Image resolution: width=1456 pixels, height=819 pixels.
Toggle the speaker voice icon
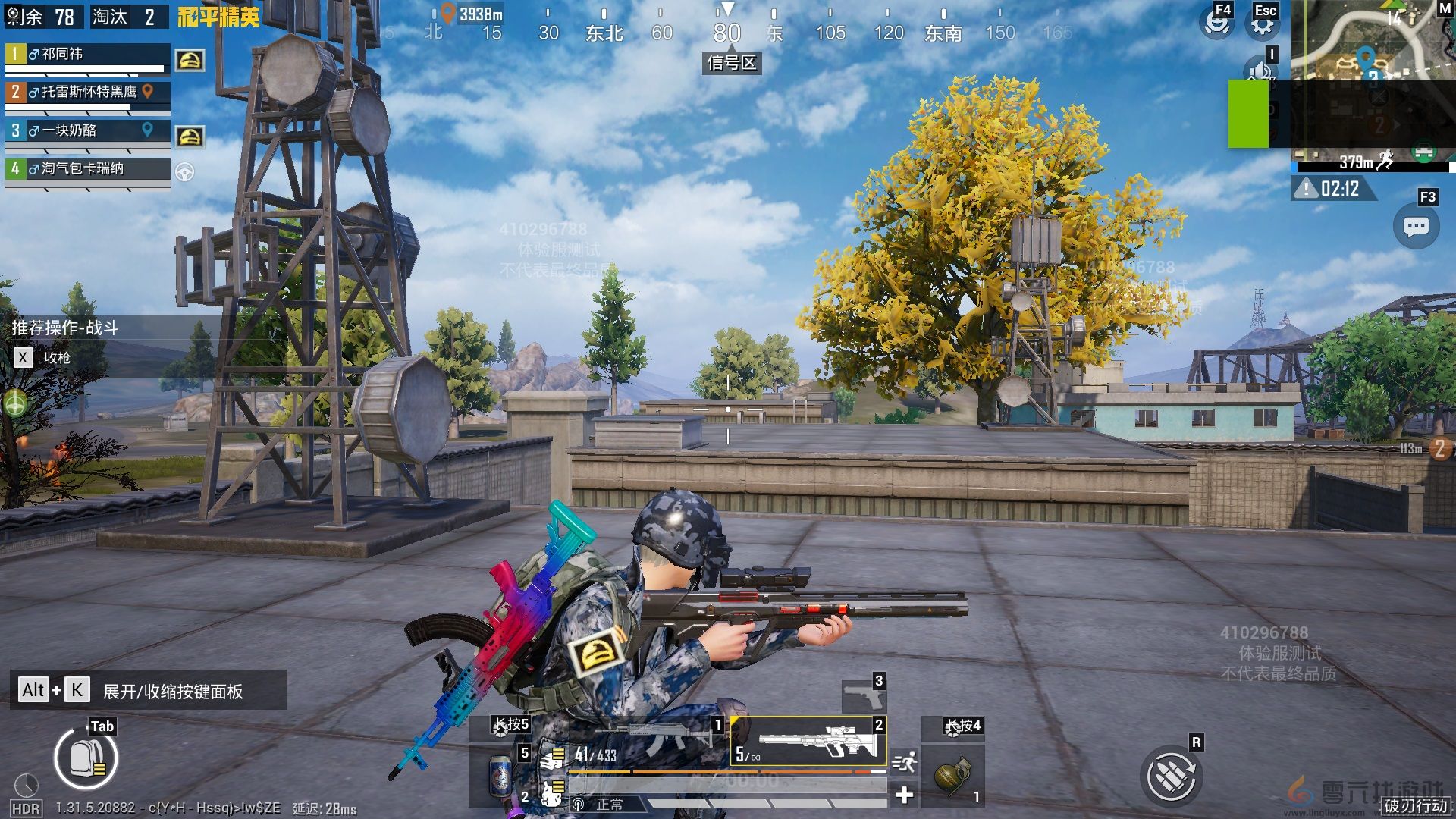[1260, 72]
